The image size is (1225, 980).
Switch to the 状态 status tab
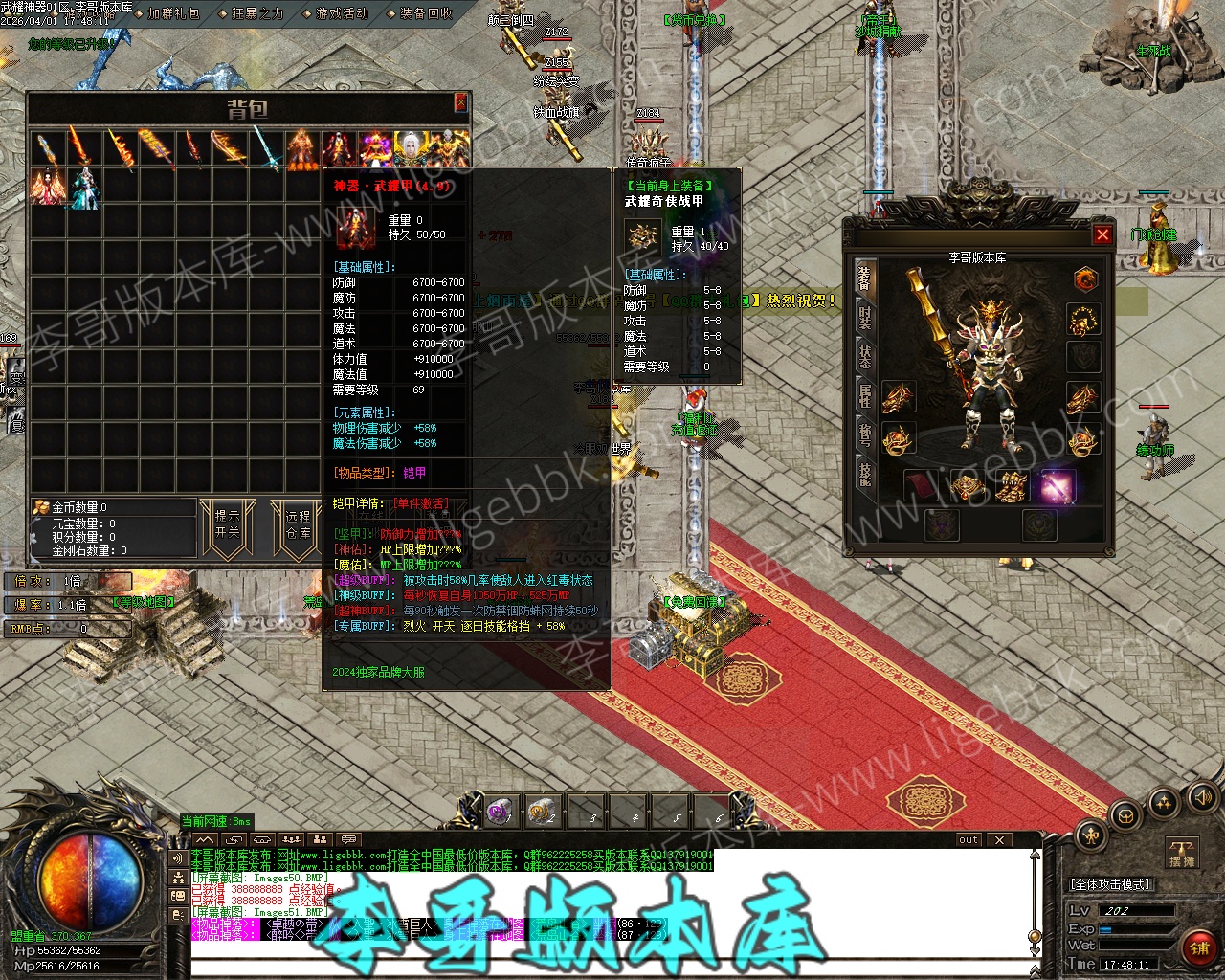864,355
